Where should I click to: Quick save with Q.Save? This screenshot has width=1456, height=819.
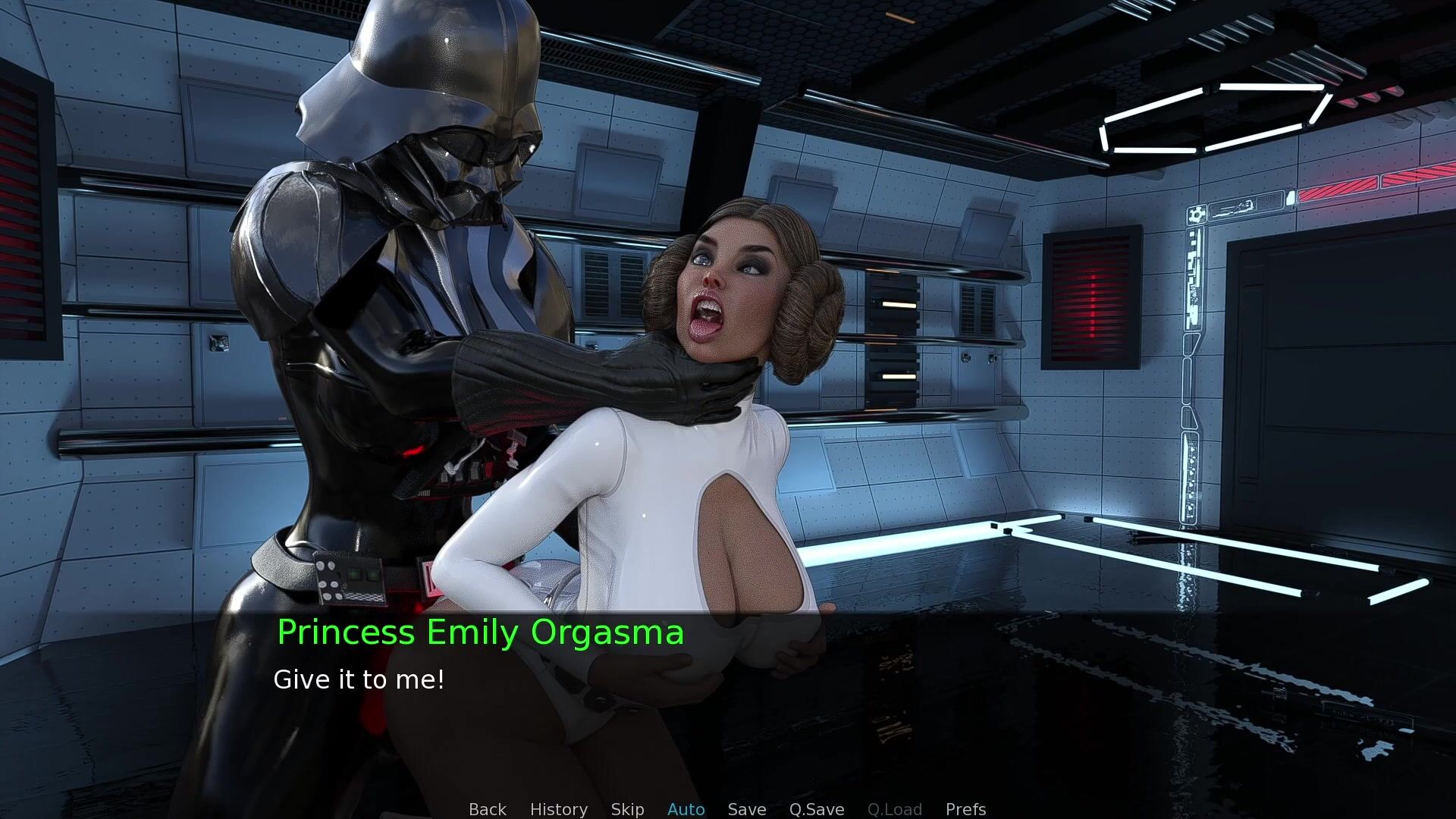[x=816, y=809]
